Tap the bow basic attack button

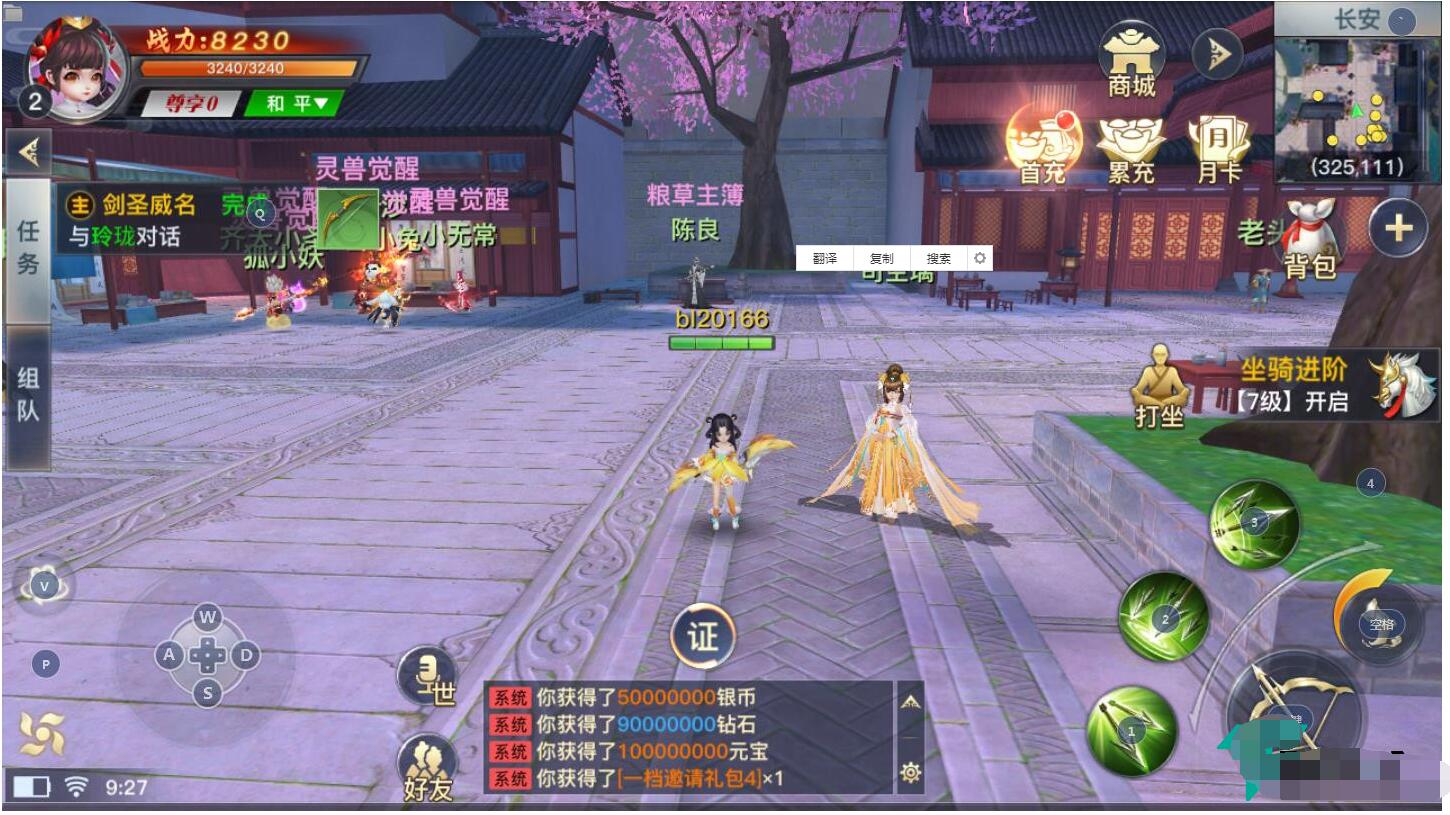pyautogui.click(x=1296, y=715)
